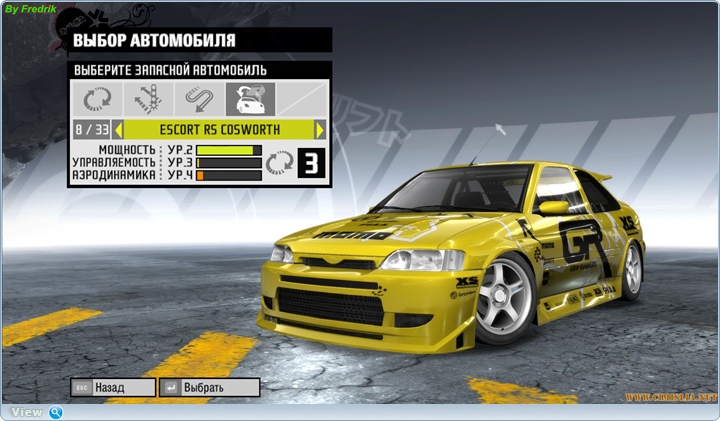Go to the previous car with left arrow

(x=118, y=130)
